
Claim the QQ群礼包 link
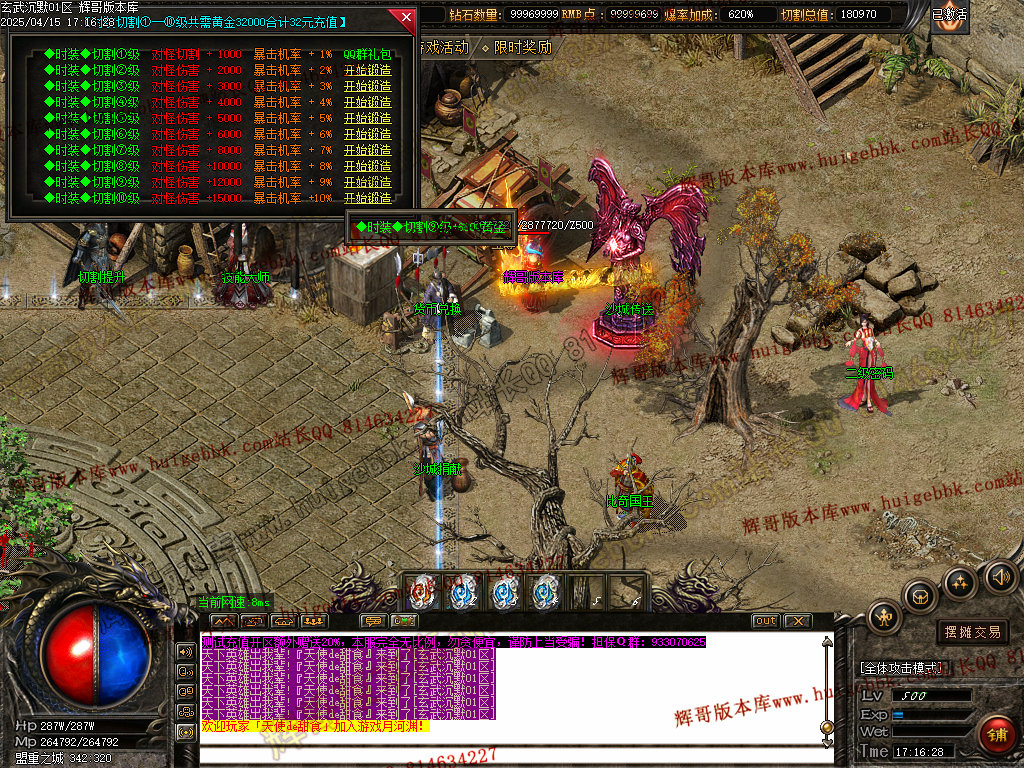tap(367, 54)
